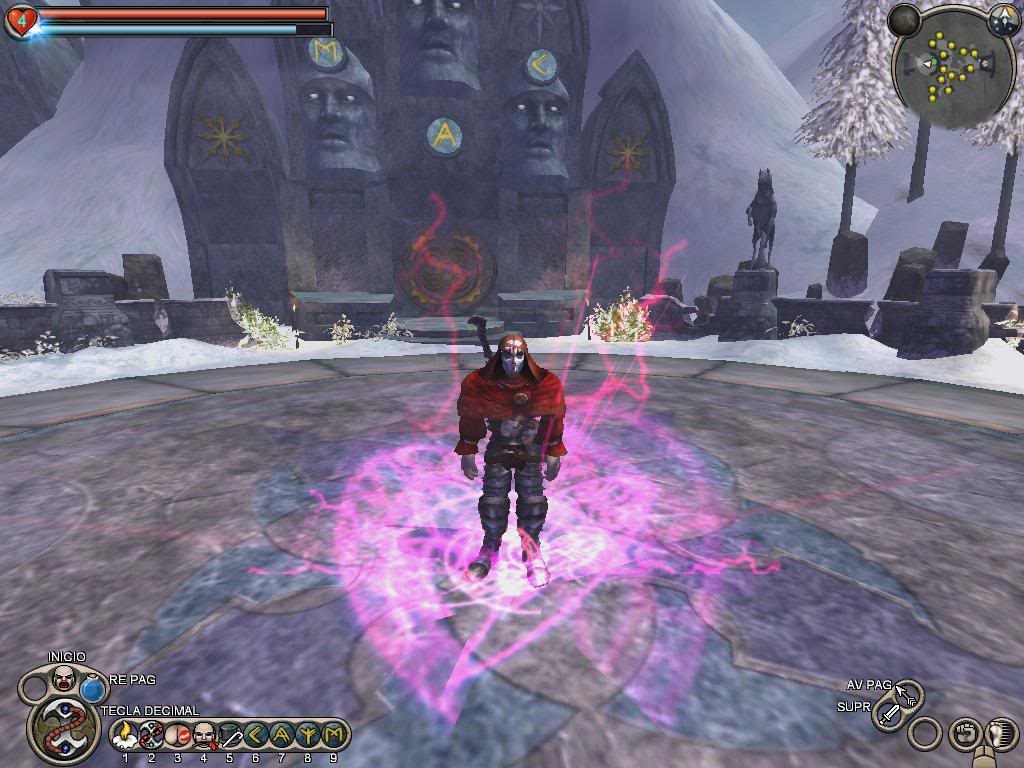Activate the red serpent blade icon in slot 2

[151, 736]
